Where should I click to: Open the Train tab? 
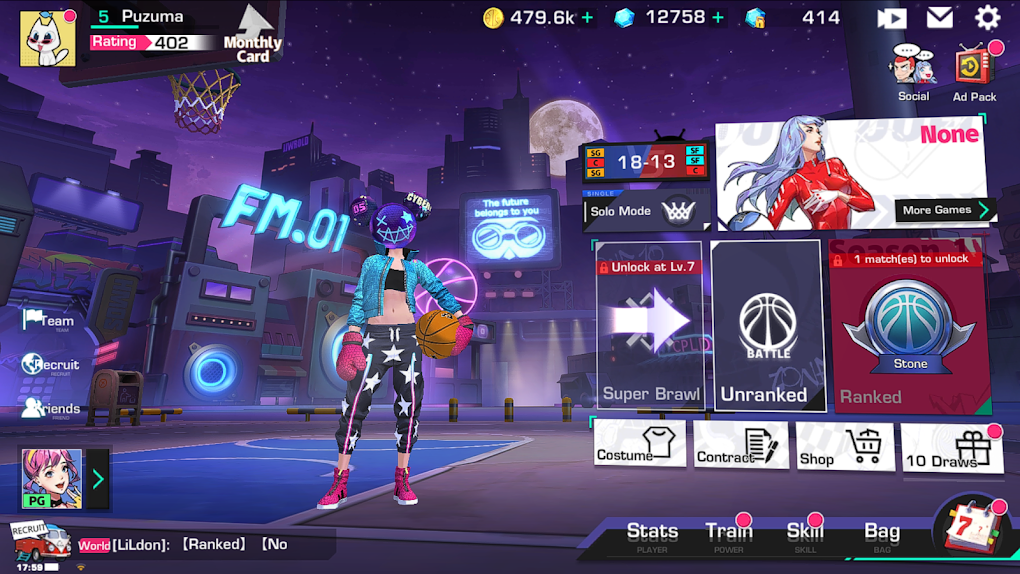[728, 535]
